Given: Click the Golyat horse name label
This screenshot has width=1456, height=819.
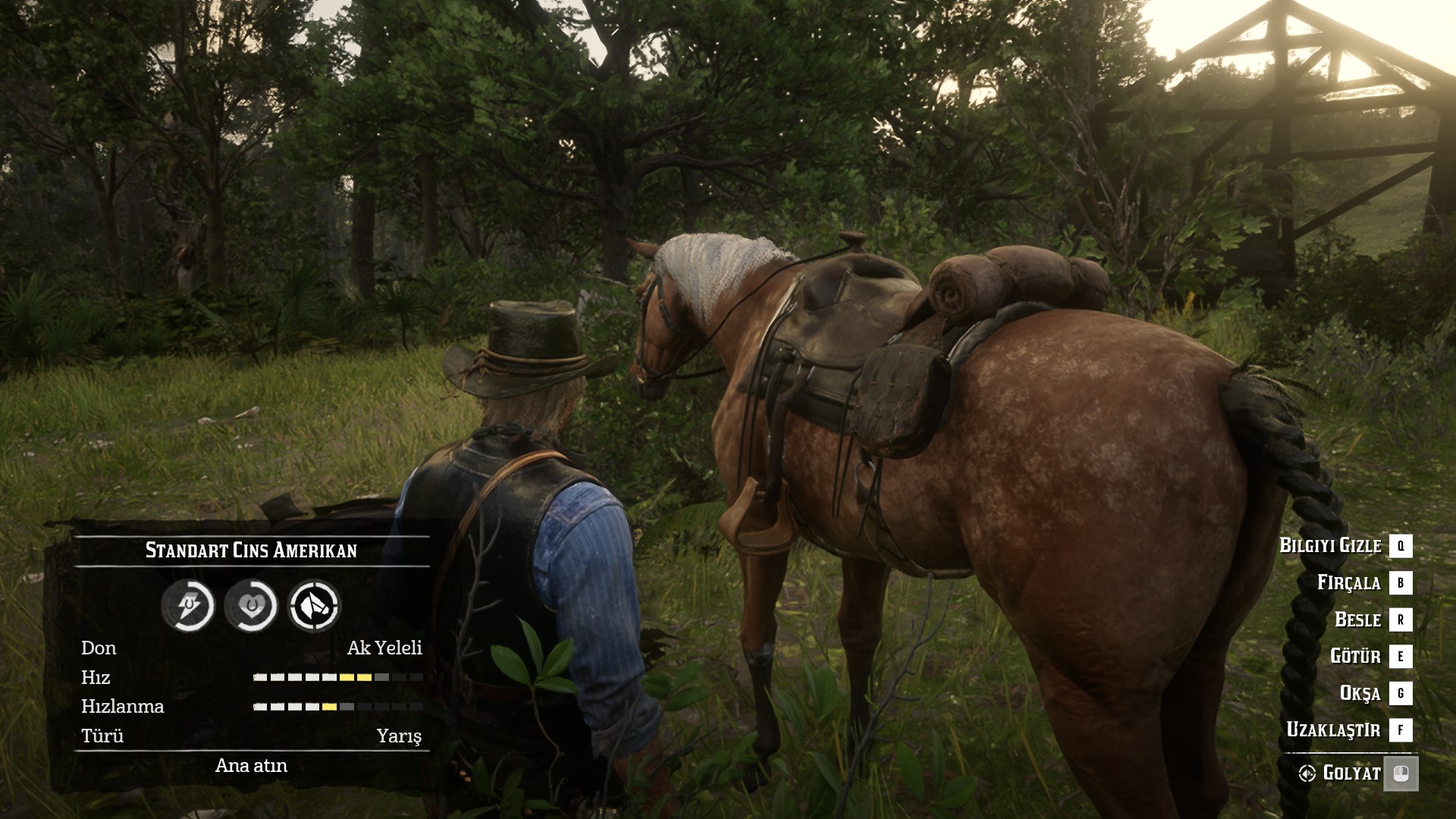Looking at the screenshot, I should [1351, 773].
